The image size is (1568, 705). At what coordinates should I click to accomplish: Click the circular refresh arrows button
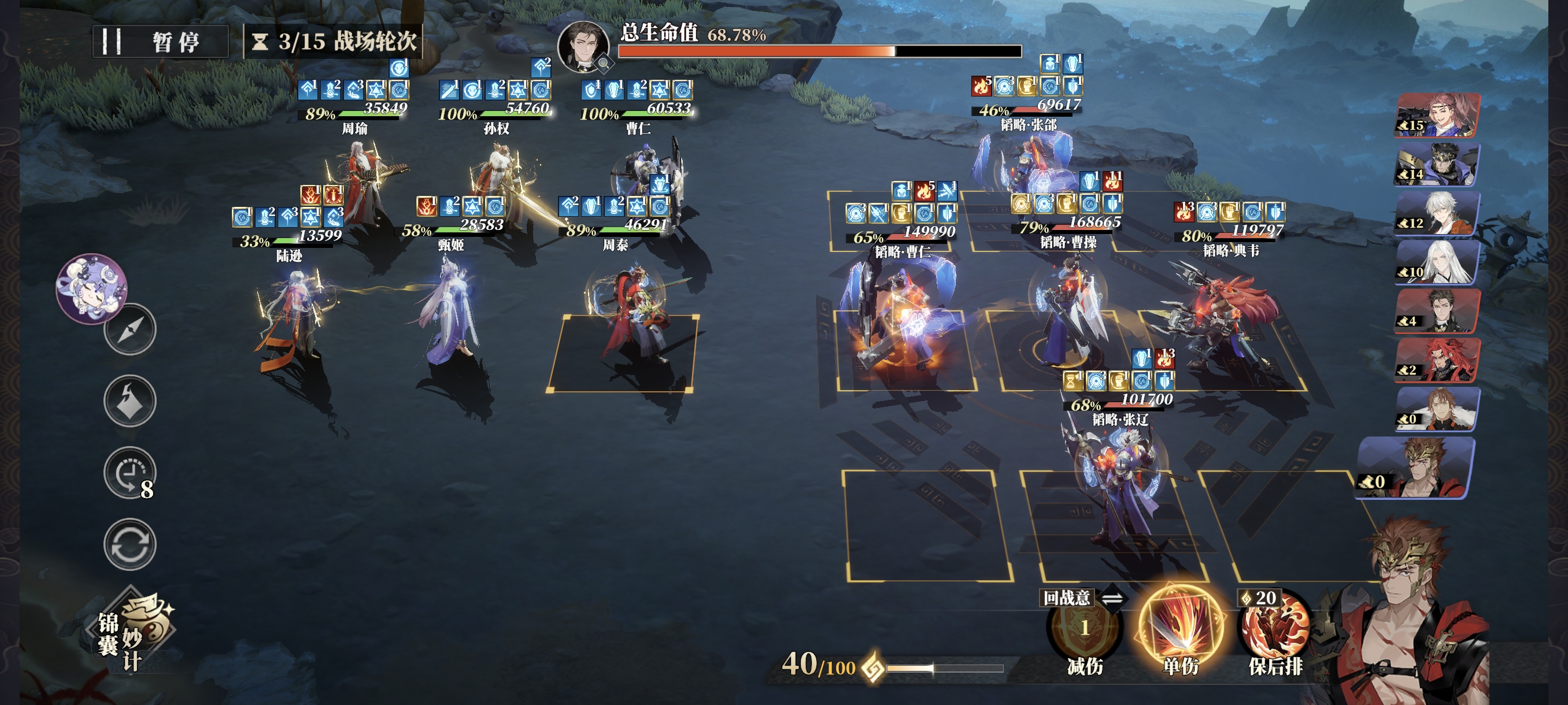pos(130,544)
